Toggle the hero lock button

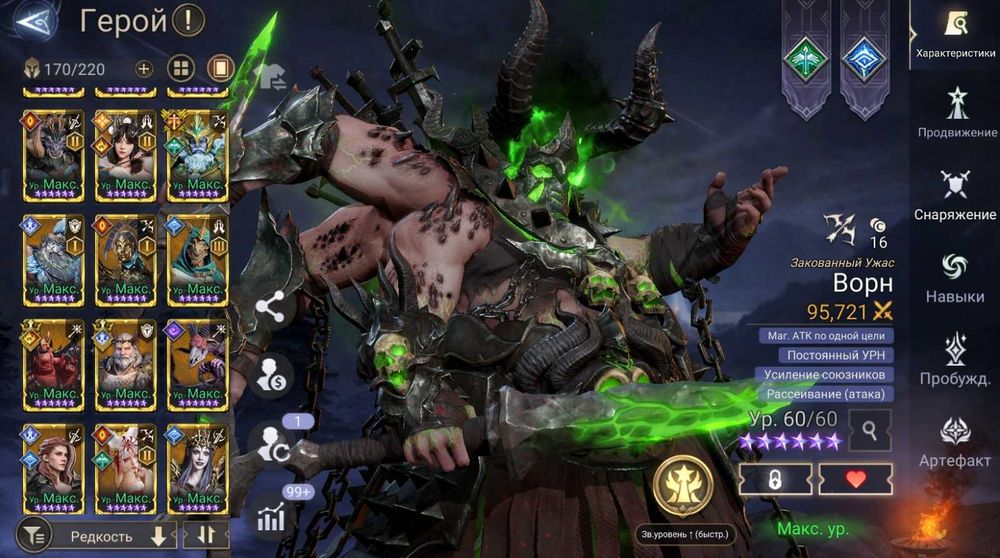click(x=775, y=479)
